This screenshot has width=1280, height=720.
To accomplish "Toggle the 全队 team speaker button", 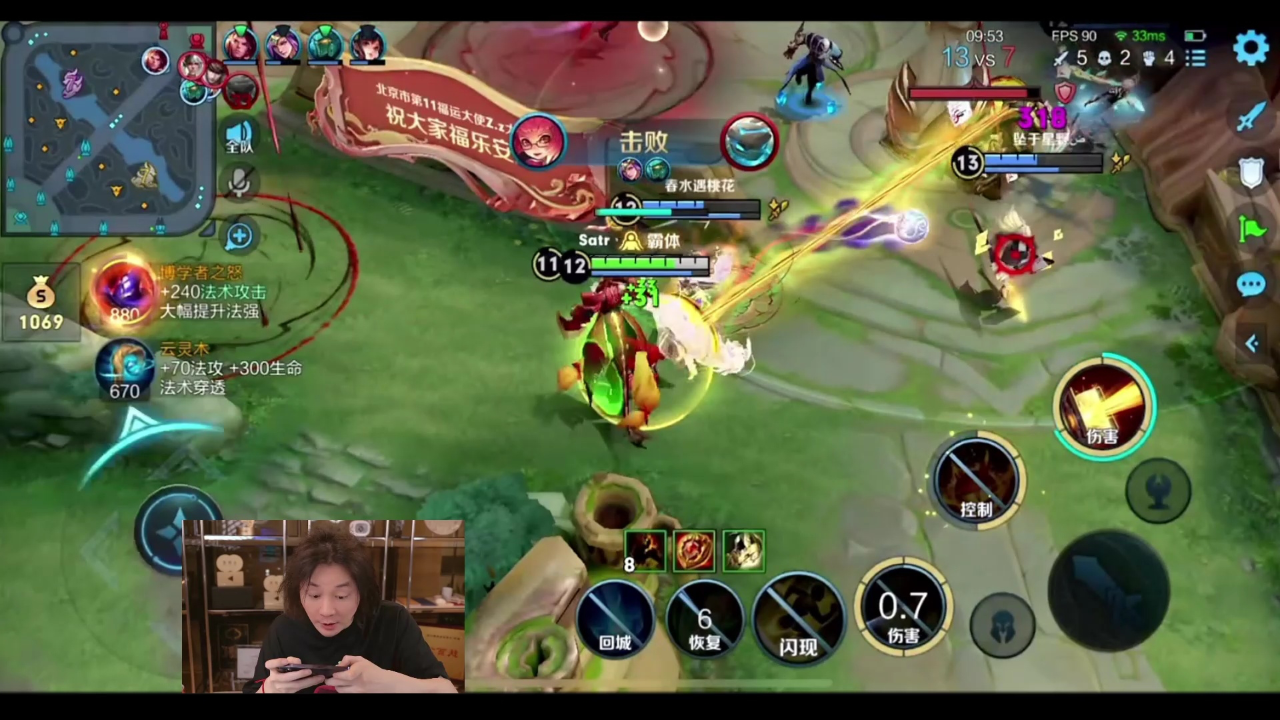I will (x=239, y=136).
